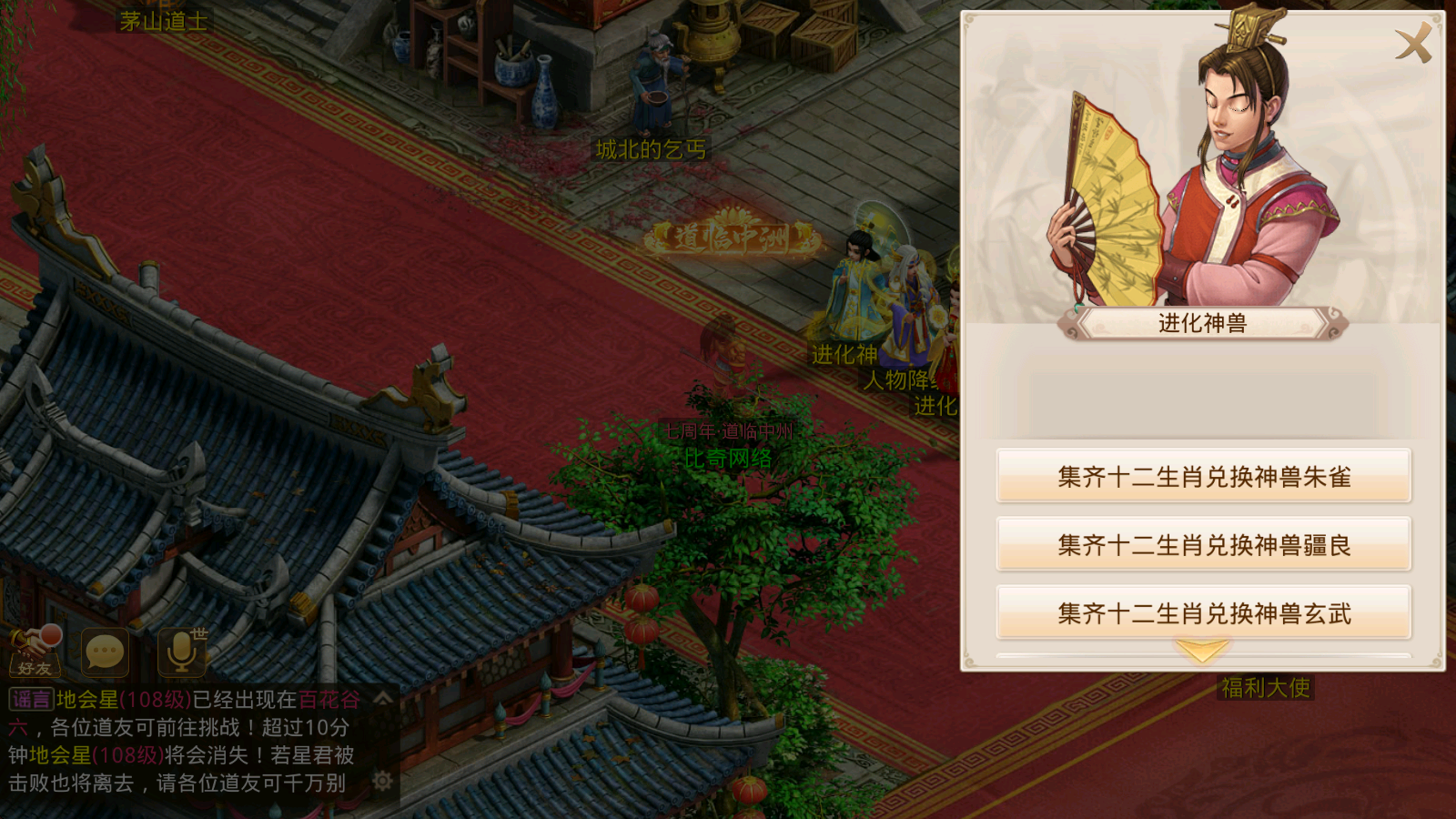Screen dimensions: 1456x819
Task: Click the 进化神兽 title banner in dialog
Action: tap(1201, 324)
